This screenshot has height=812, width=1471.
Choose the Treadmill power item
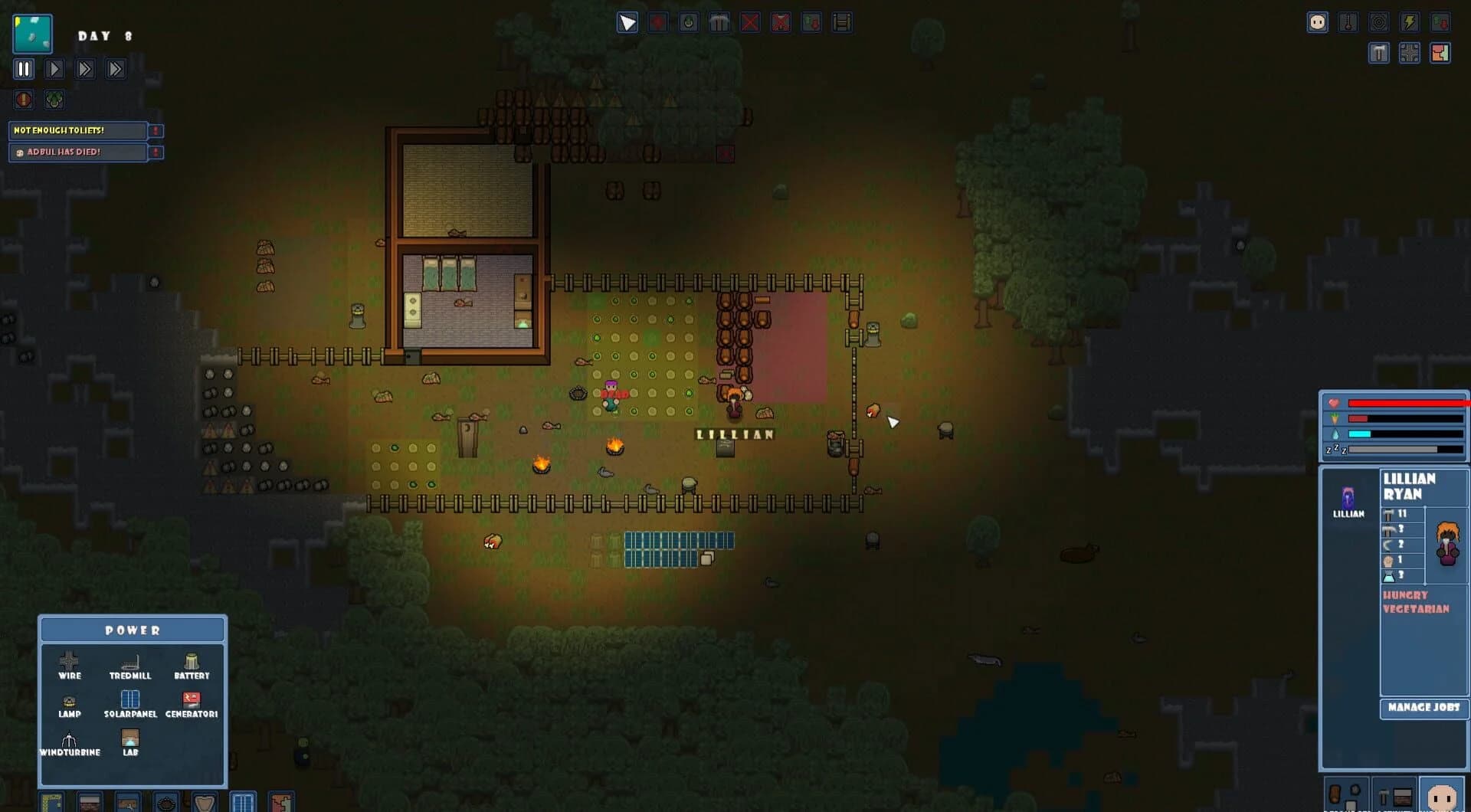(x=130, y=664)
